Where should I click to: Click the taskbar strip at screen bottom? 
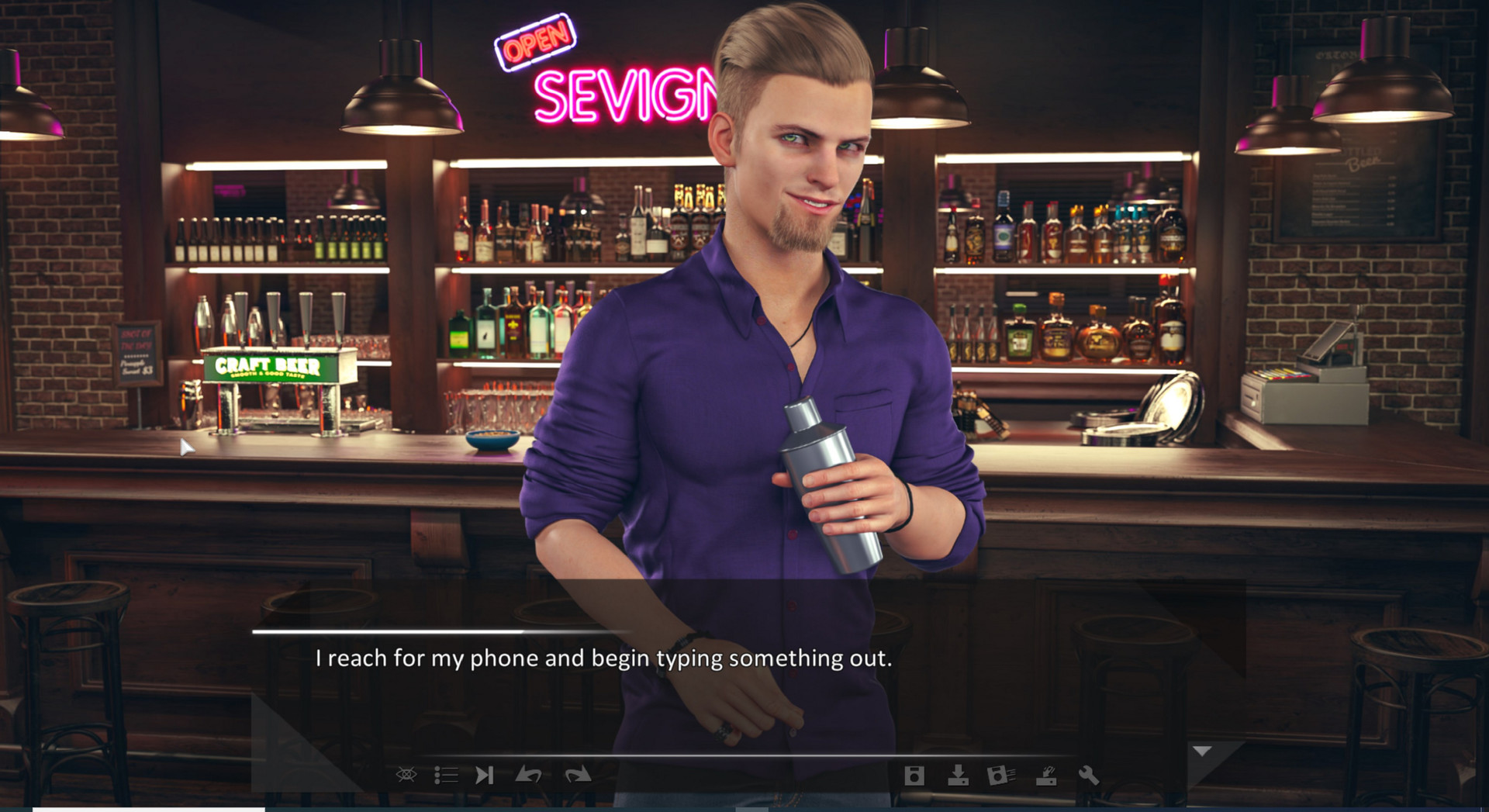pyautogui.click(x=744, y=807)
